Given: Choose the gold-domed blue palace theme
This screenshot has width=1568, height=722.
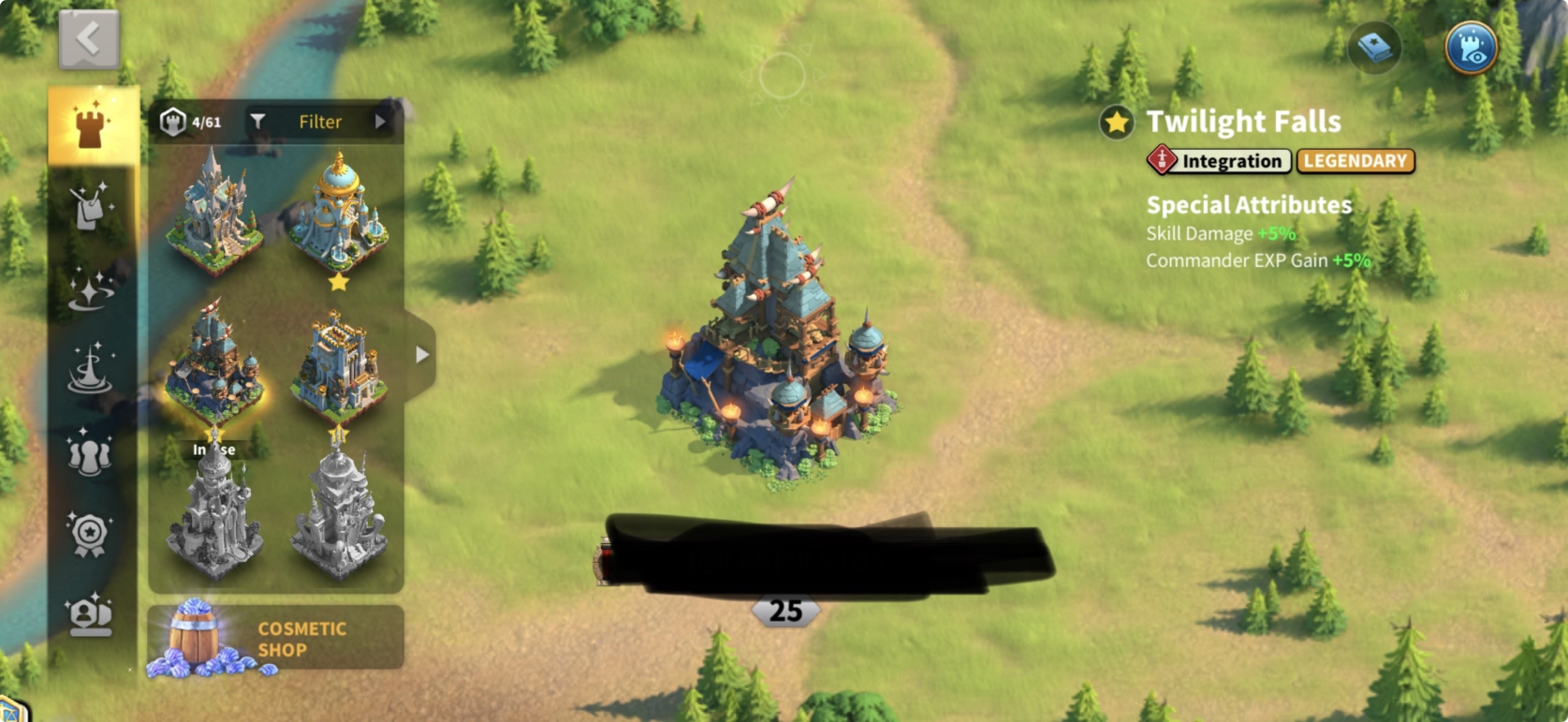Looking at the screenshot, I should (x=338, y=214).
